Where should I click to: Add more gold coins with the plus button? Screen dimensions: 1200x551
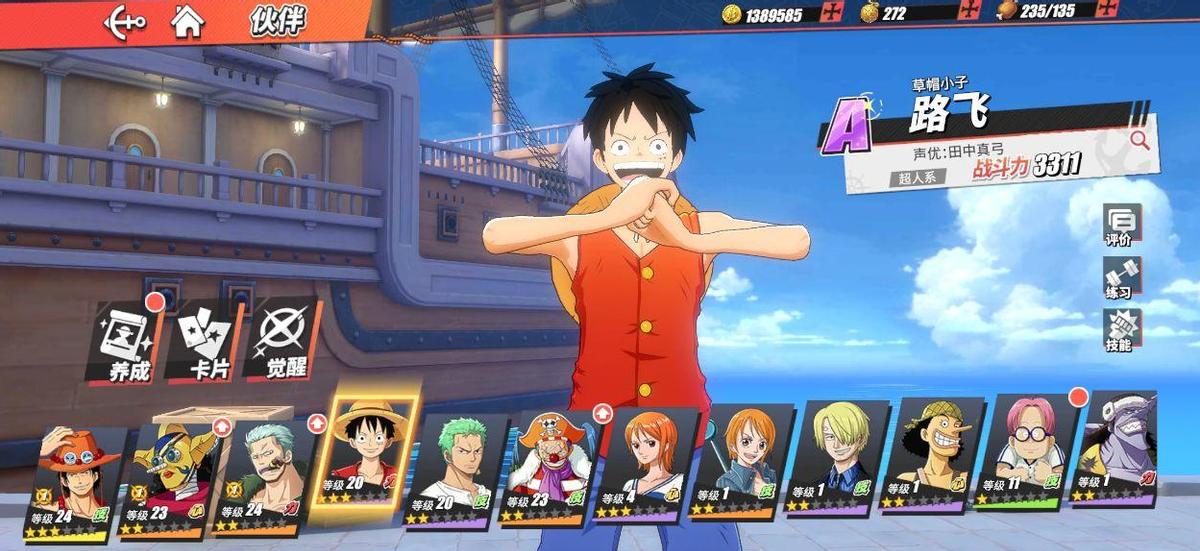827,13
